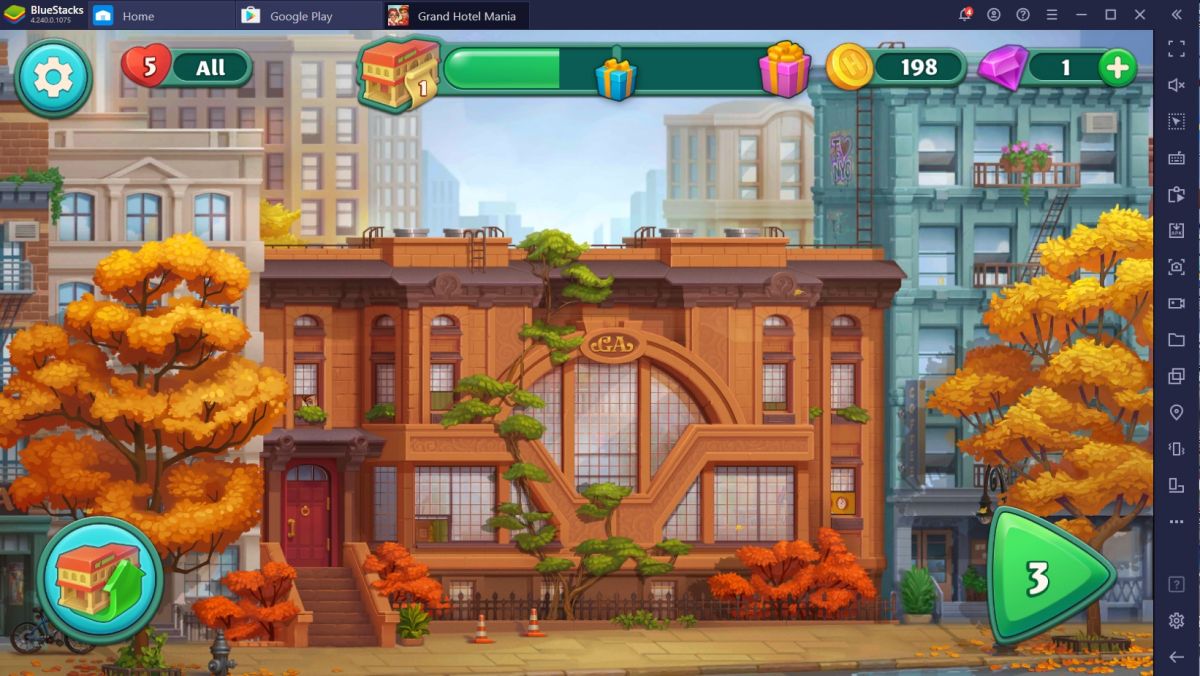Tap the purple gem icon
The height and width of the screenshot is (676, 1200).
pyautogui.click(x=1001, y=68)
